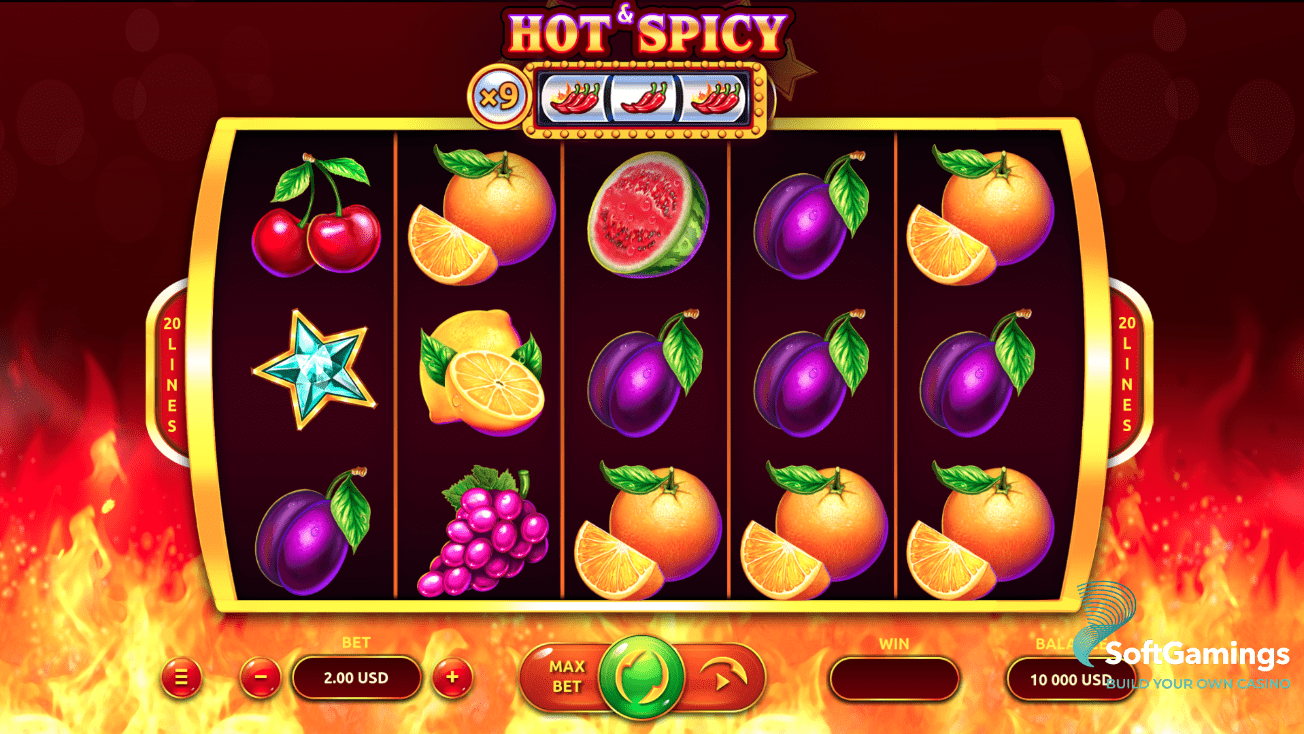This screenshot has height=734, width=1304.
Task: Open the game menu via hamburger icon
Action: (x=180, y=677)
